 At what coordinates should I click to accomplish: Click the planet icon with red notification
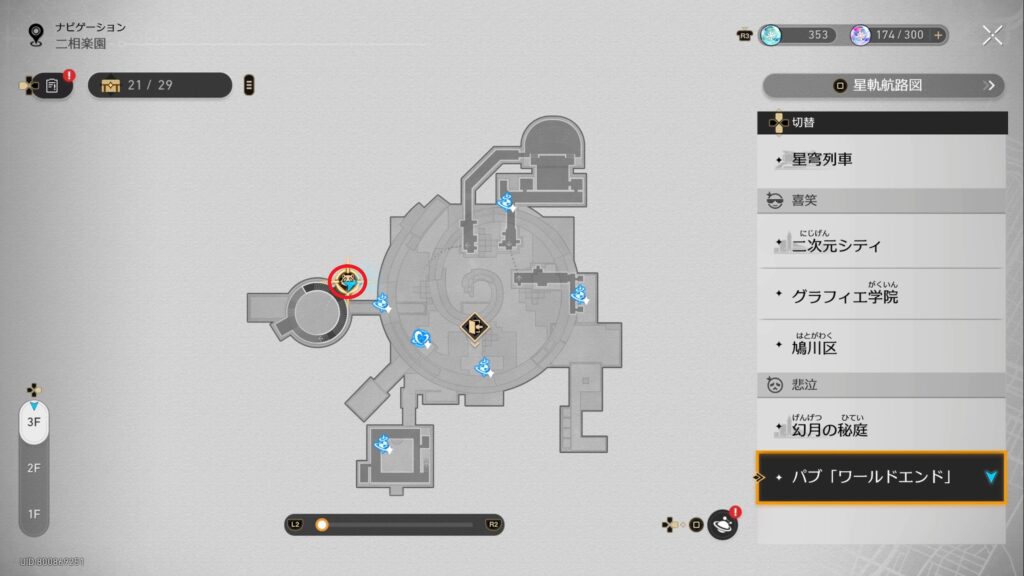coord(722,524)
